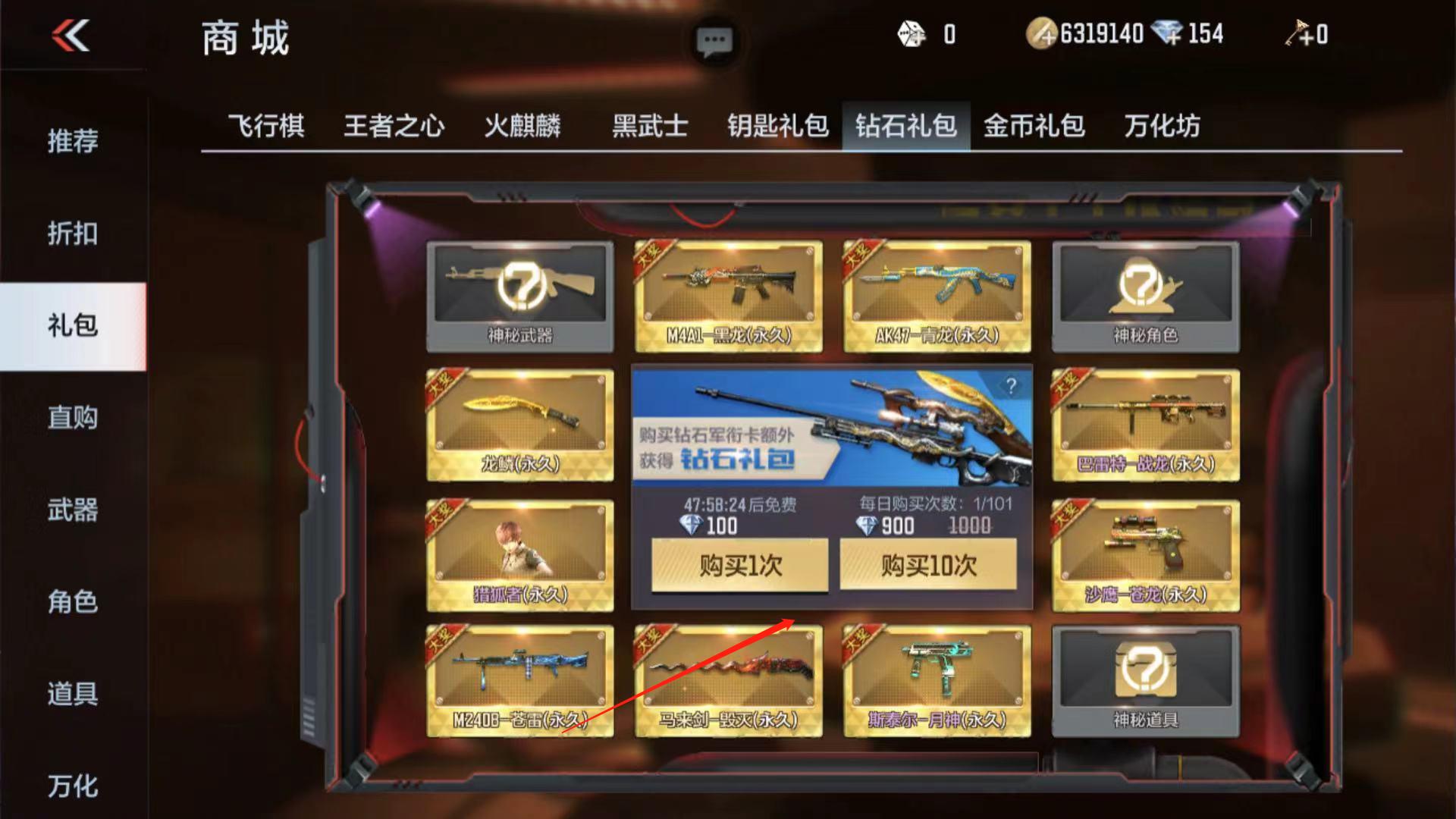
Task: Select the 巴雷特-战龙(永久) weapon card
Action: pos(1145,425)
